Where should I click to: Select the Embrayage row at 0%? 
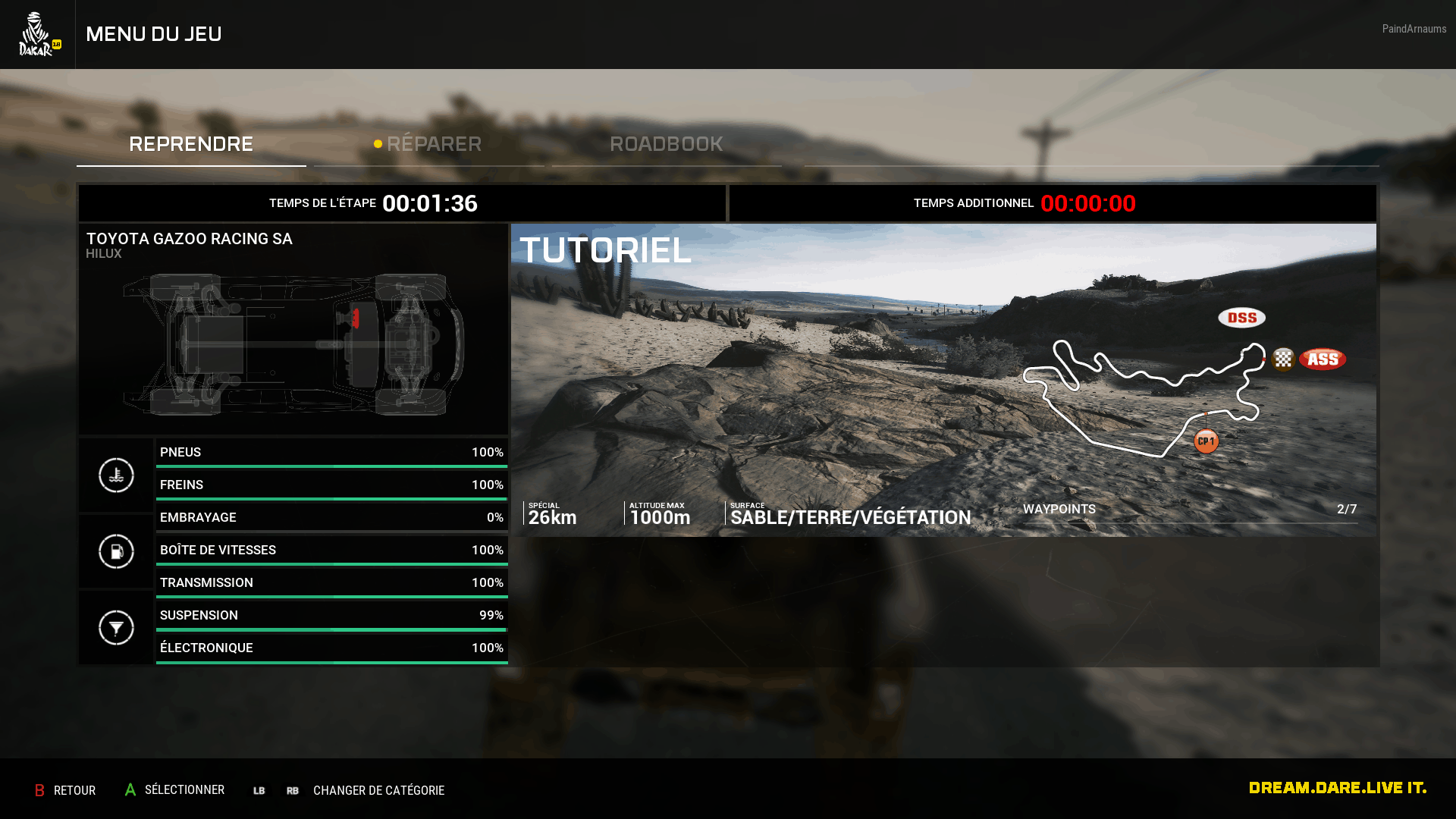(x=331, y=518)
